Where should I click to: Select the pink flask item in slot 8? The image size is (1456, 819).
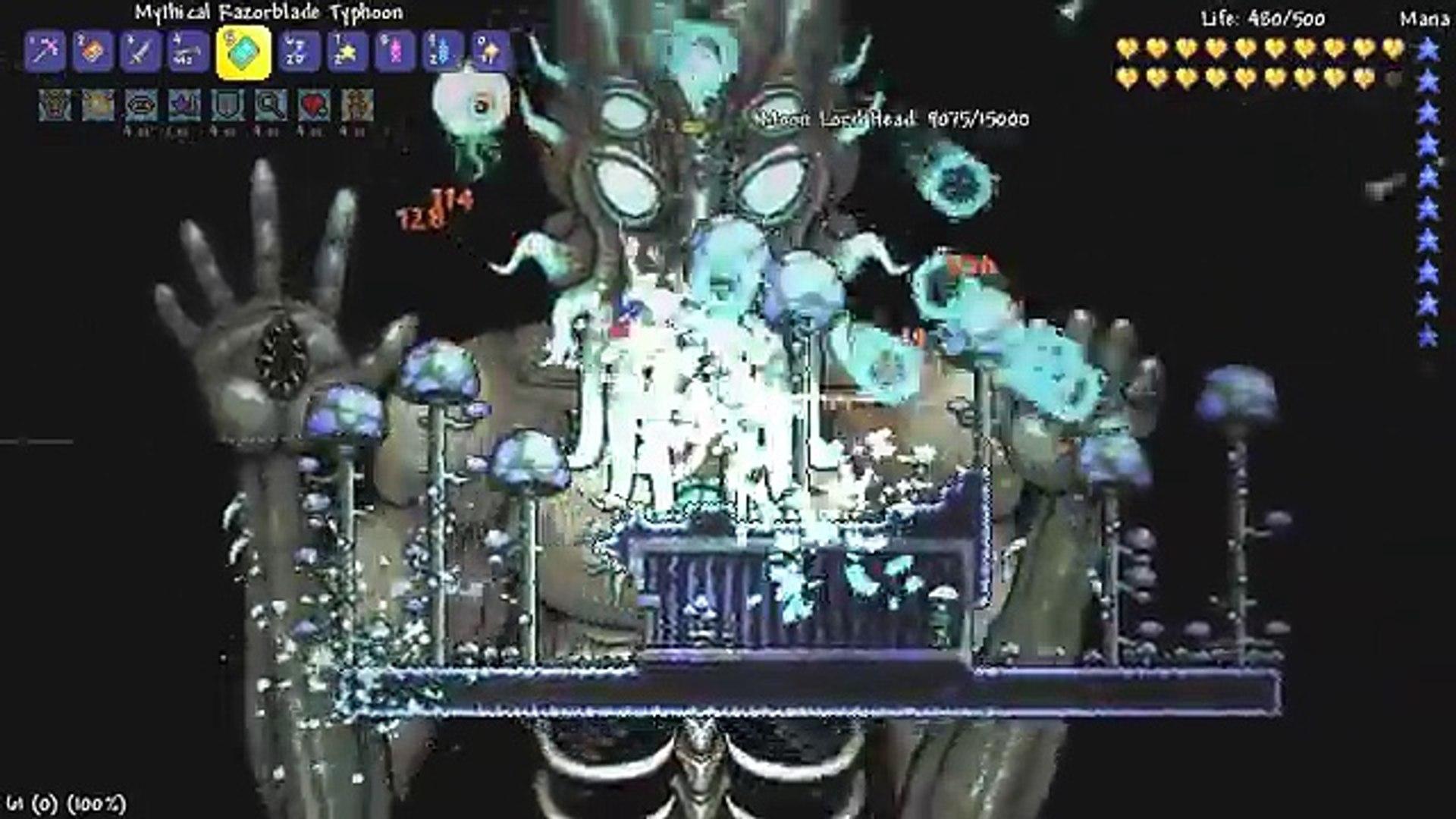[392, 53]
